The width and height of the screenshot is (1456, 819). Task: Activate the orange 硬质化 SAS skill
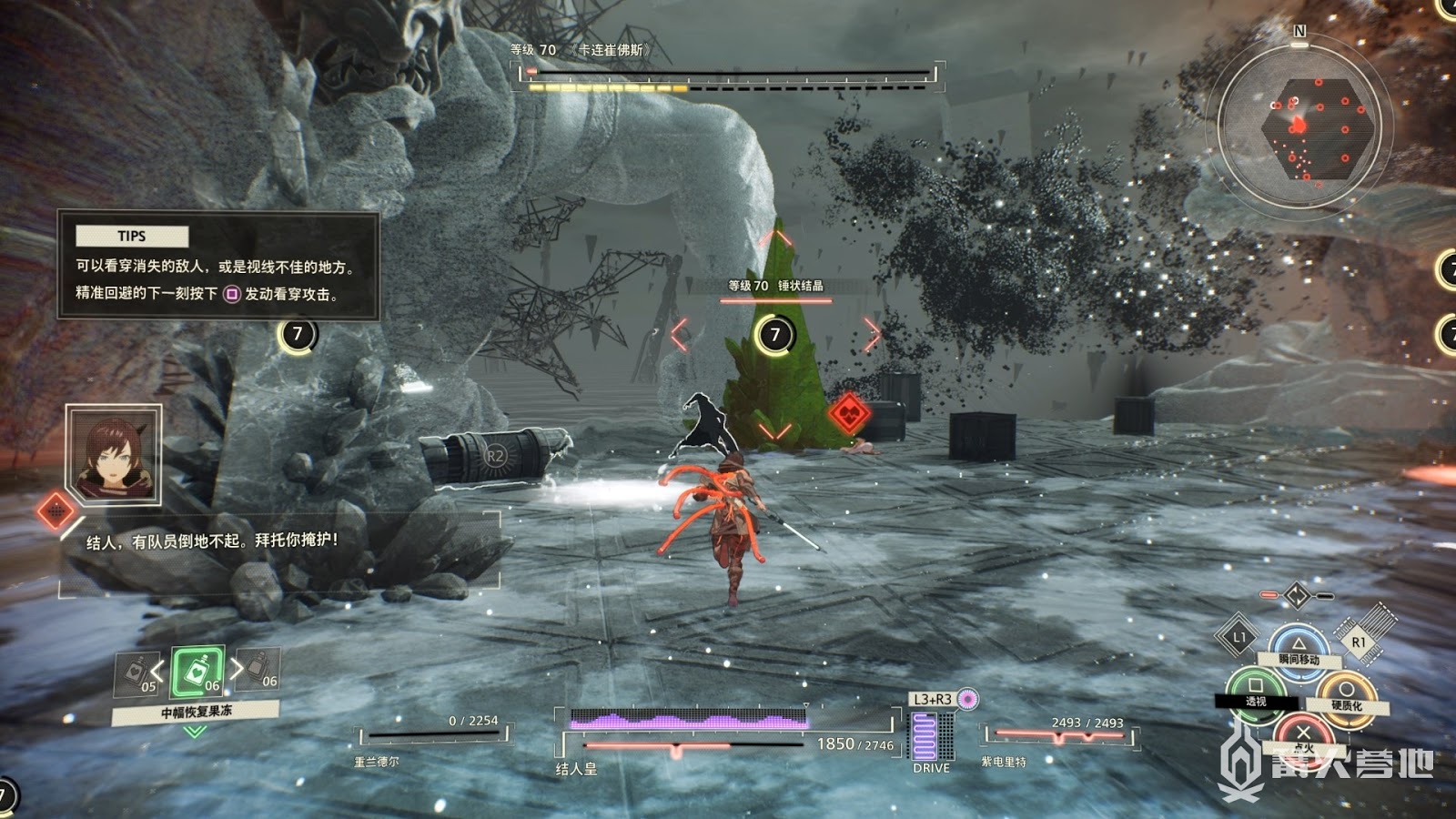point(1345,693)
